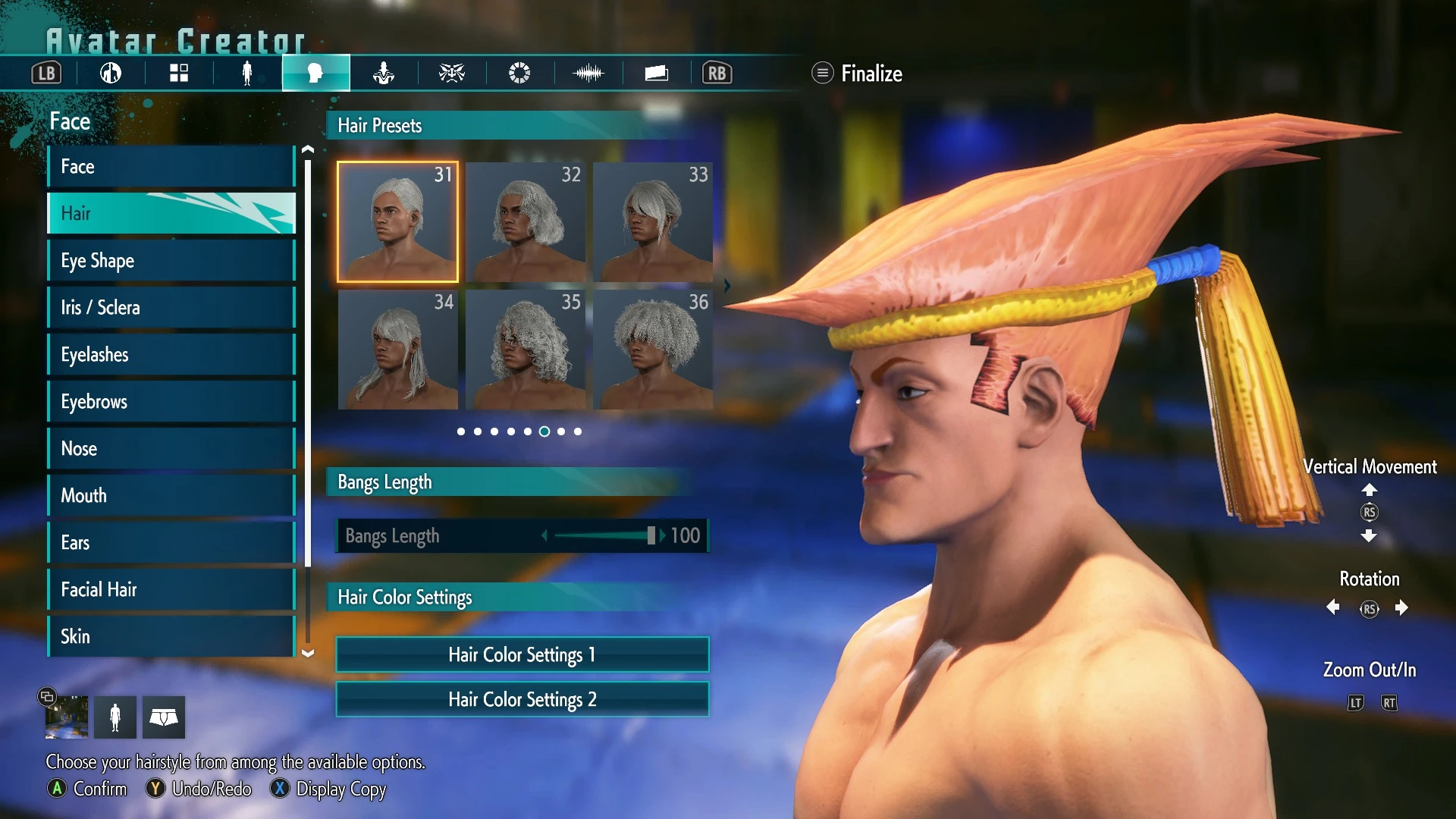Pick hair preset 34 long hairstyle
Viewport: 1456px width, 819px height.
click(398, 349)
